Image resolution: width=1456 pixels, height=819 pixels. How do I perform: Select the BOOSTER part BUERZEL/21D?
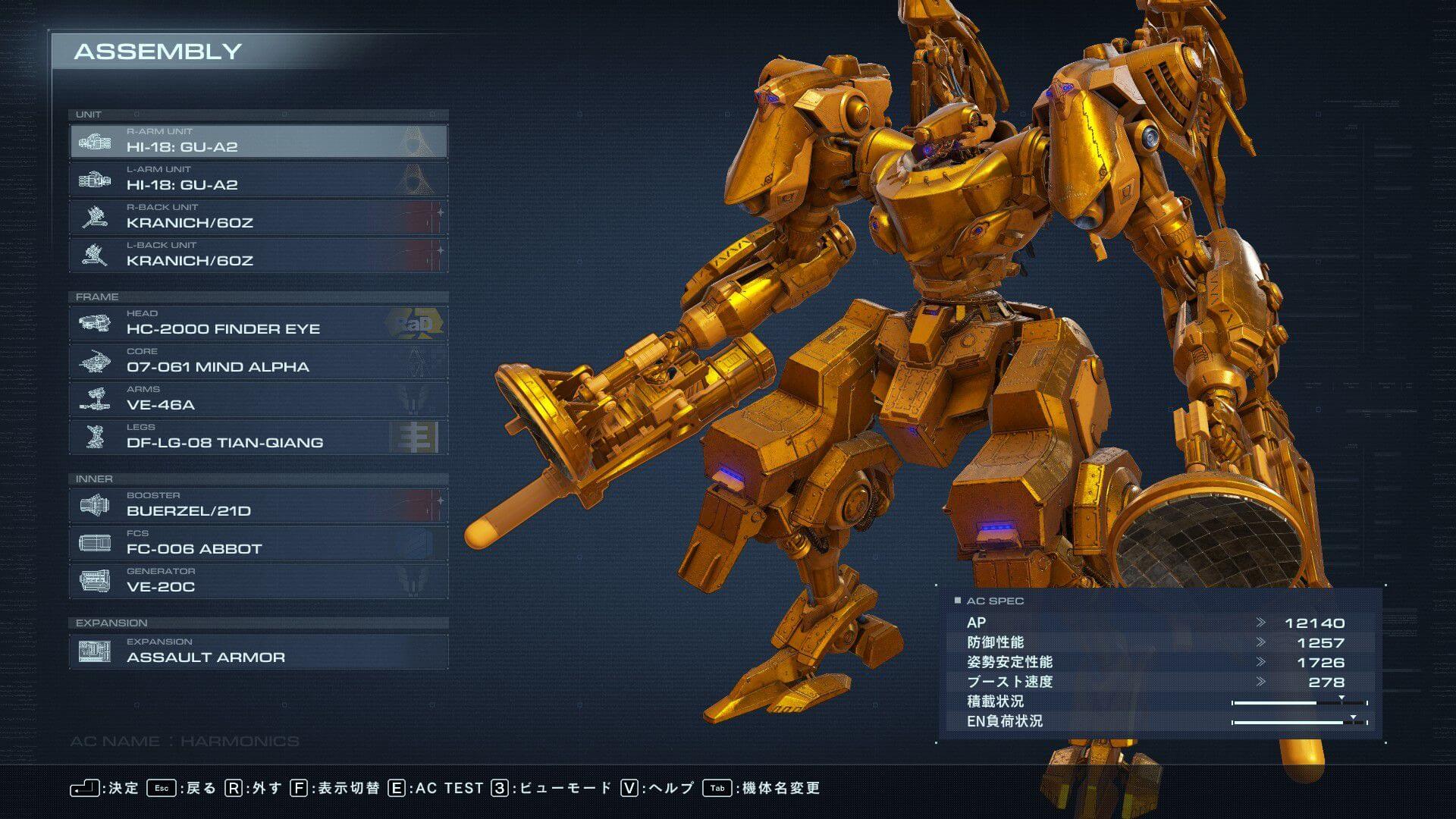(x=259, y=505)
